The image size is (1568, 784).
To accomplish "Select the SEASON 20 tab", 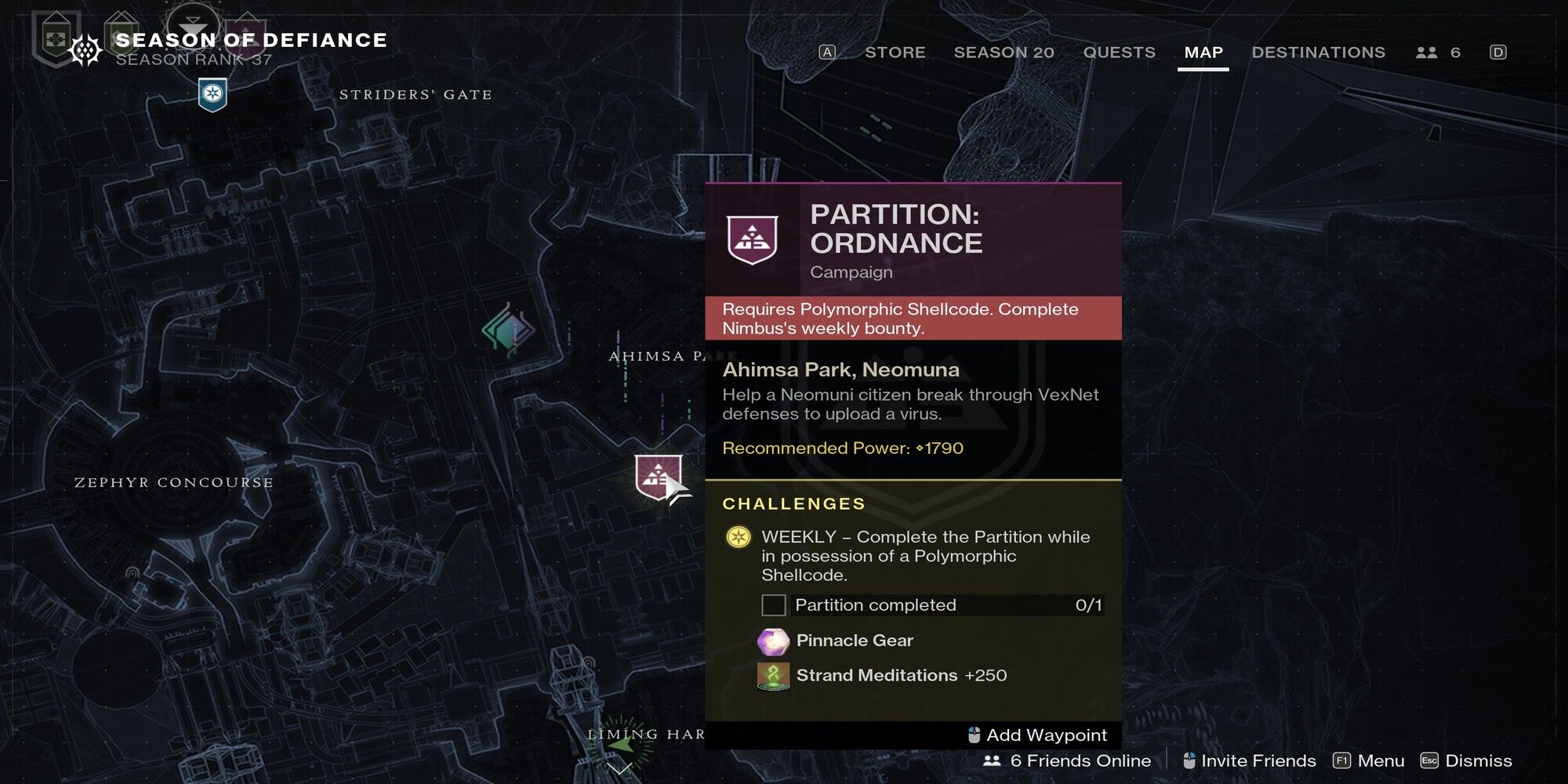I will click(1004, 53).
